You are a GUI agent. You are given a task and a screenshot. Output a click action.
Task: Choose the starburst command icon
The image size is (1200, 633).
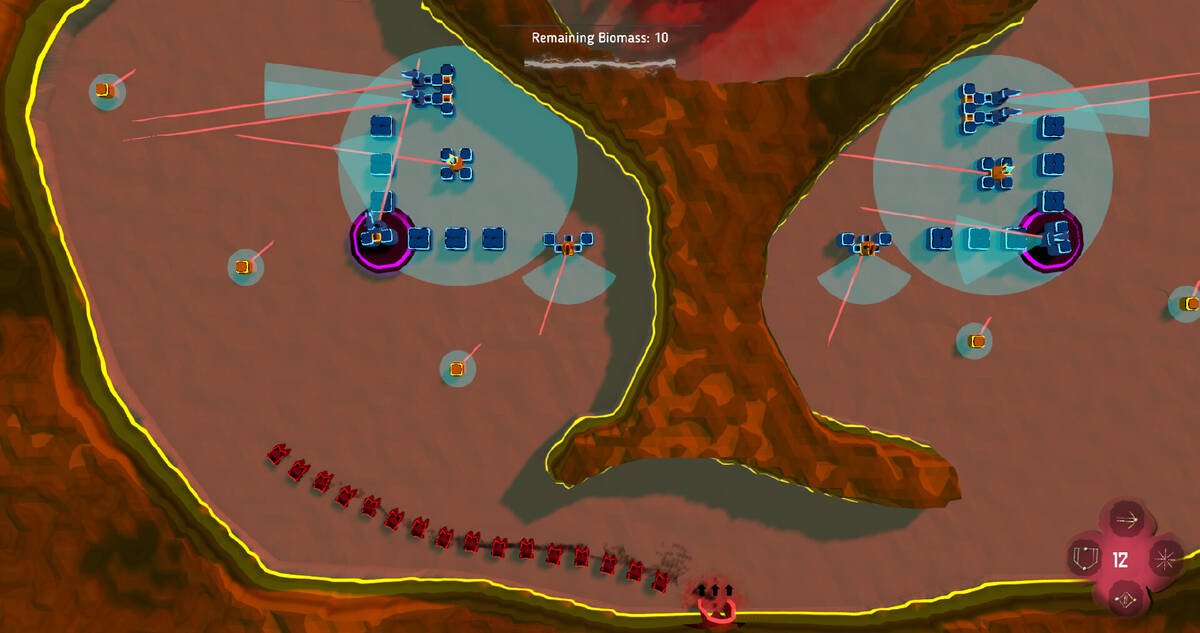click(1164, 559)
